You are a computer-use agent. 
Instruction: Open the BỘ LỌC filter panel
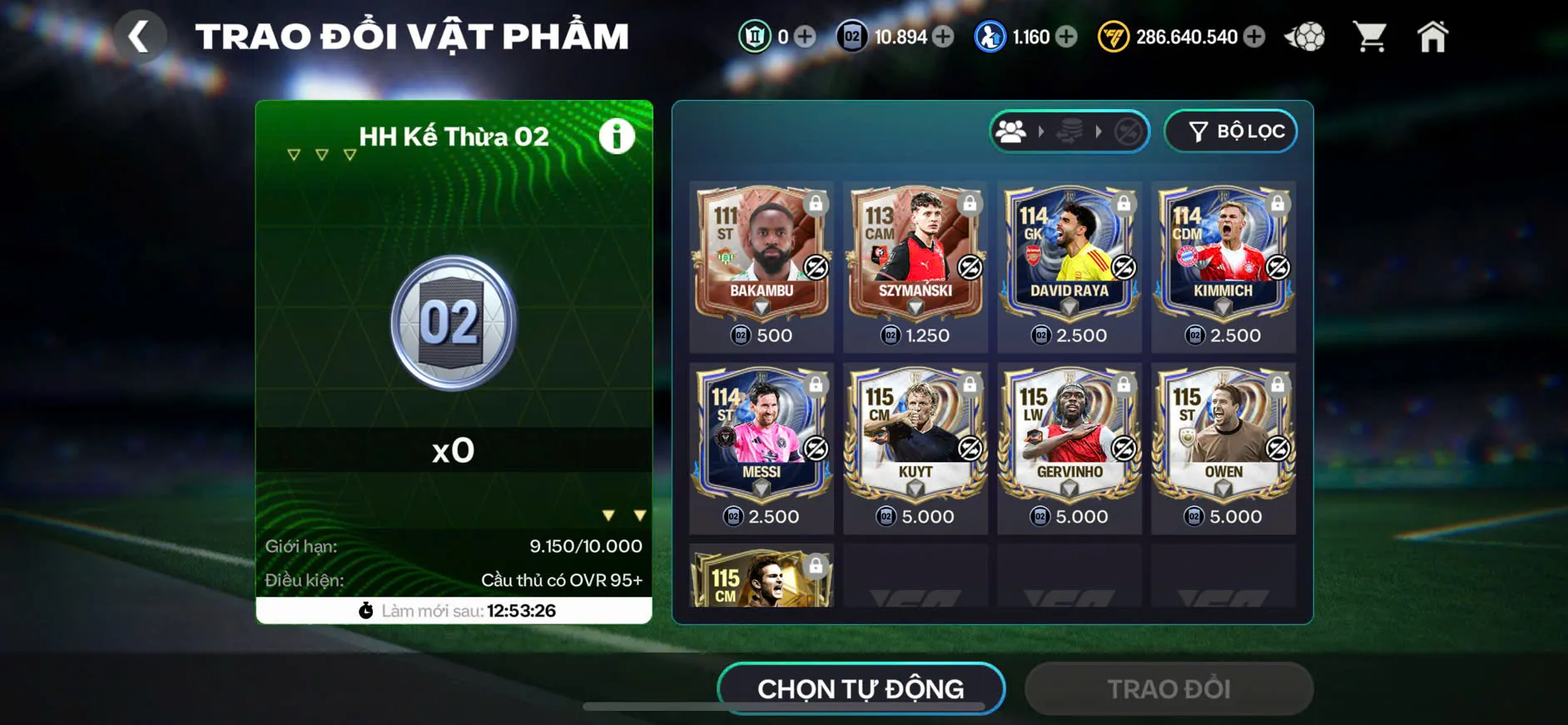coord(1231,131)
